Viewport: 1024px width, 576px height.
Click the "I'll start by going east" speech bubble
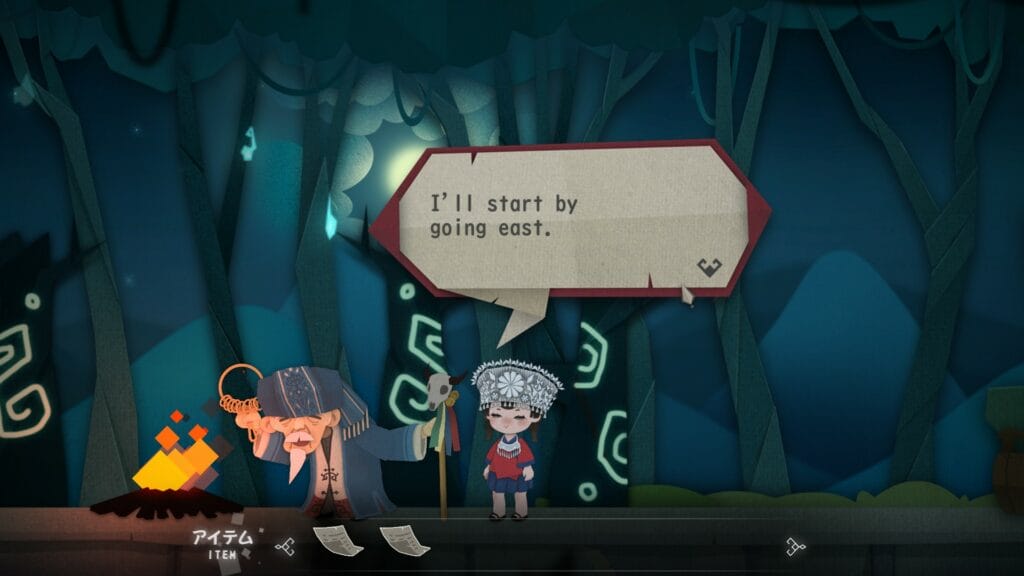pyautogui.click(x=570, y=219)
